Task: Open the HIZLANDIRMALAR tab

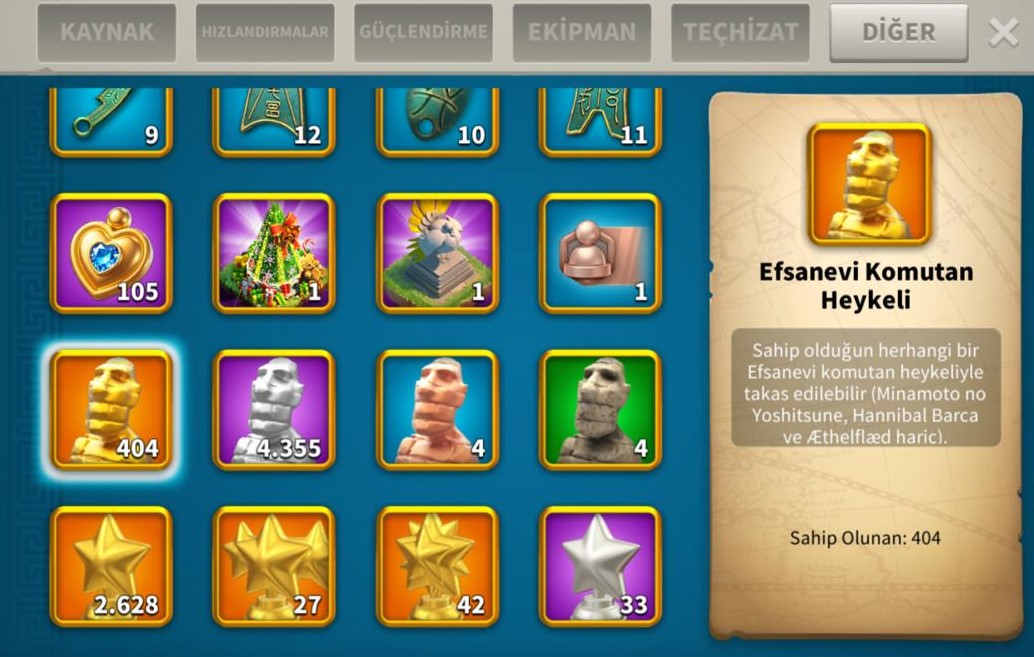Action: click(x=265, y=32)
